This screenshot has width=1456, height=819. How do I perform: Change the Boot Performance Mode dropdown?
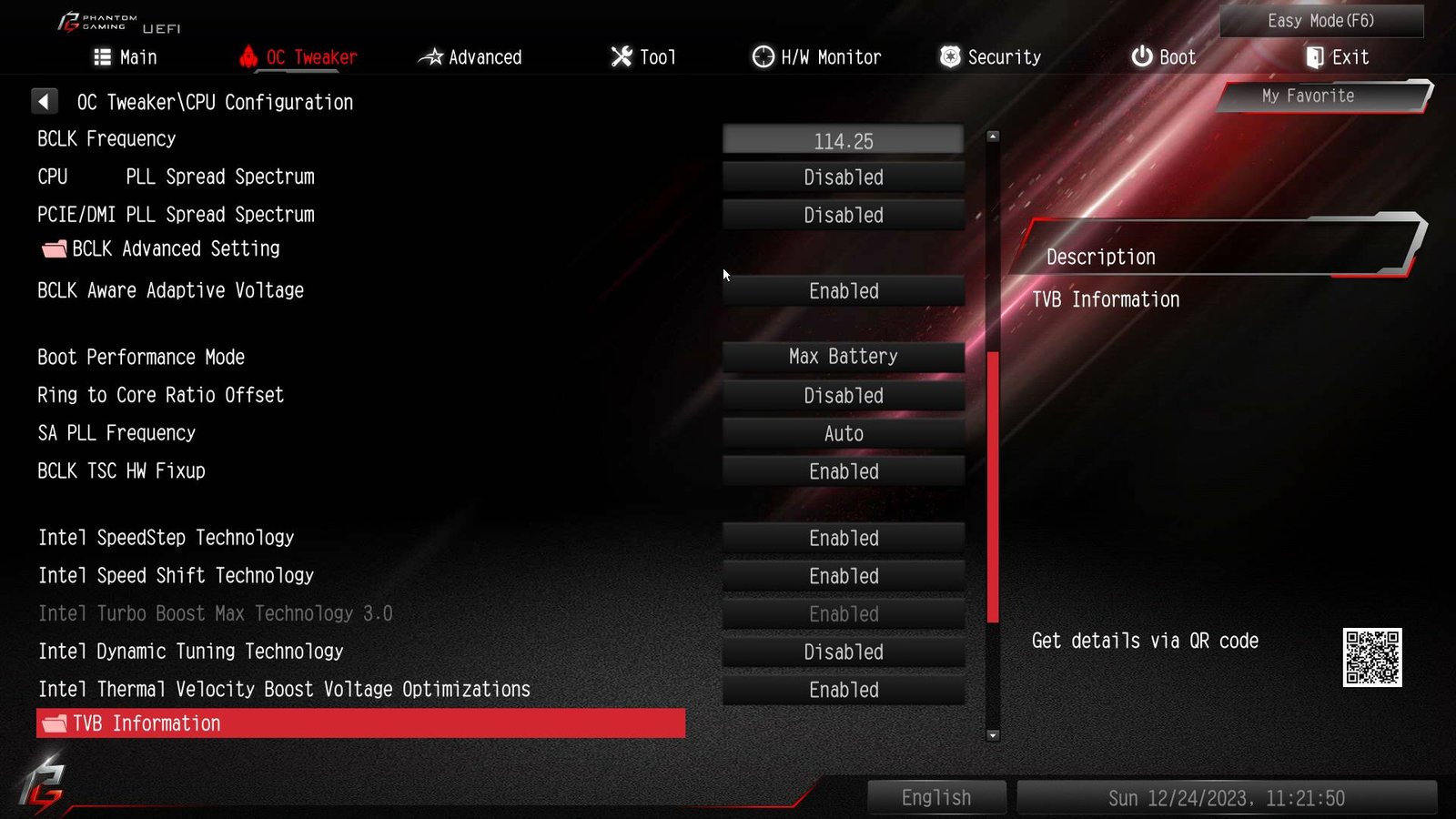[x=843, y=357]
